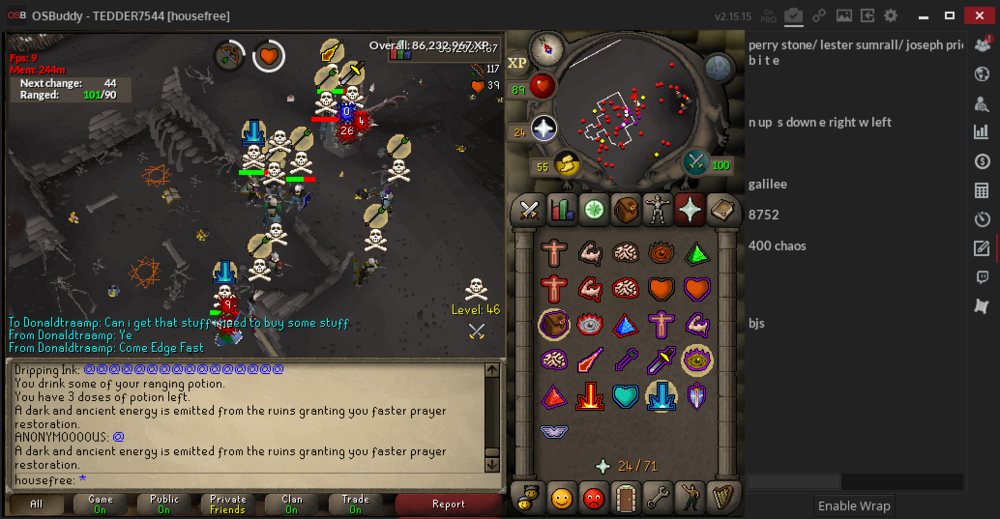
Task: Toggle the Eagle Eye prayer
Action: [698, 359]
